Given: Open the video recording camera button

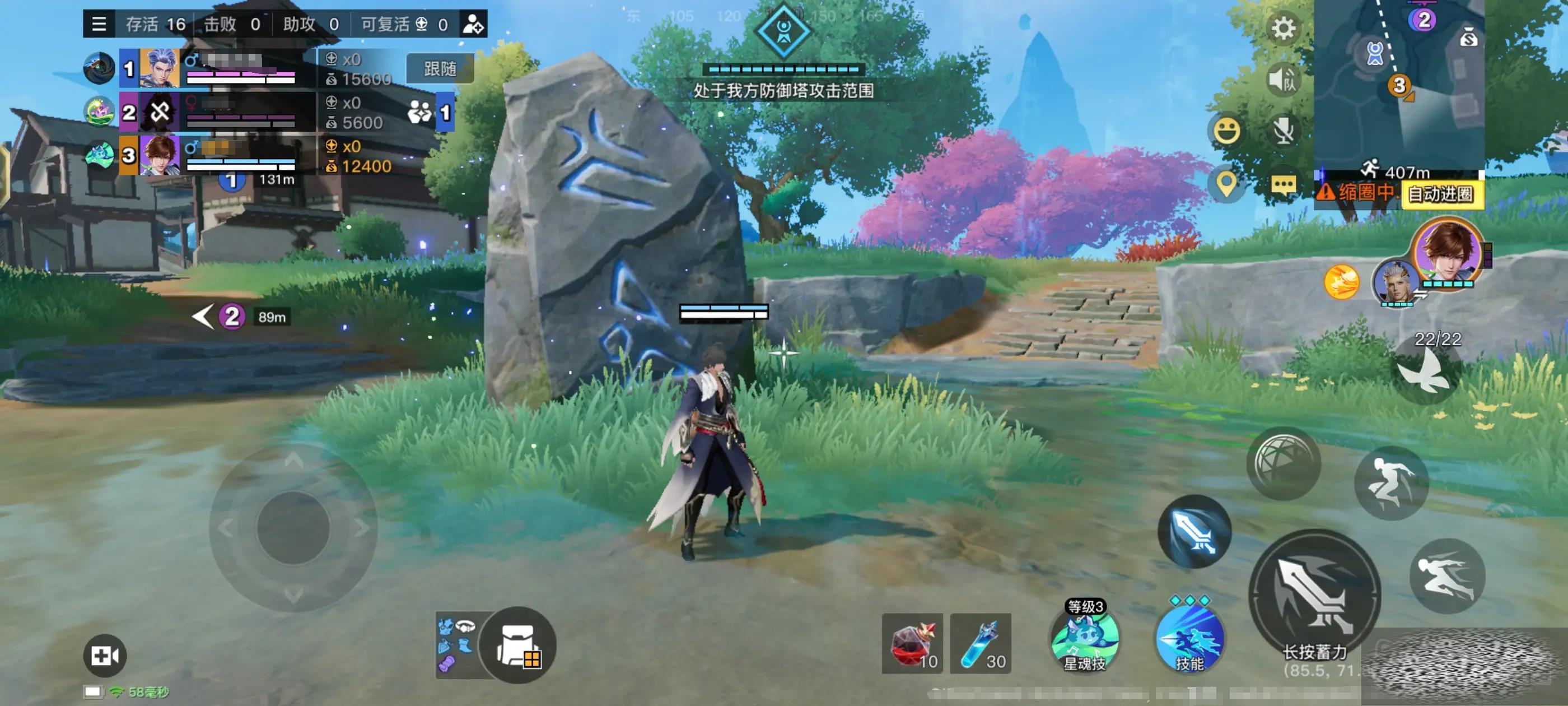Looking at the screenshot, I should click(105, 656).
